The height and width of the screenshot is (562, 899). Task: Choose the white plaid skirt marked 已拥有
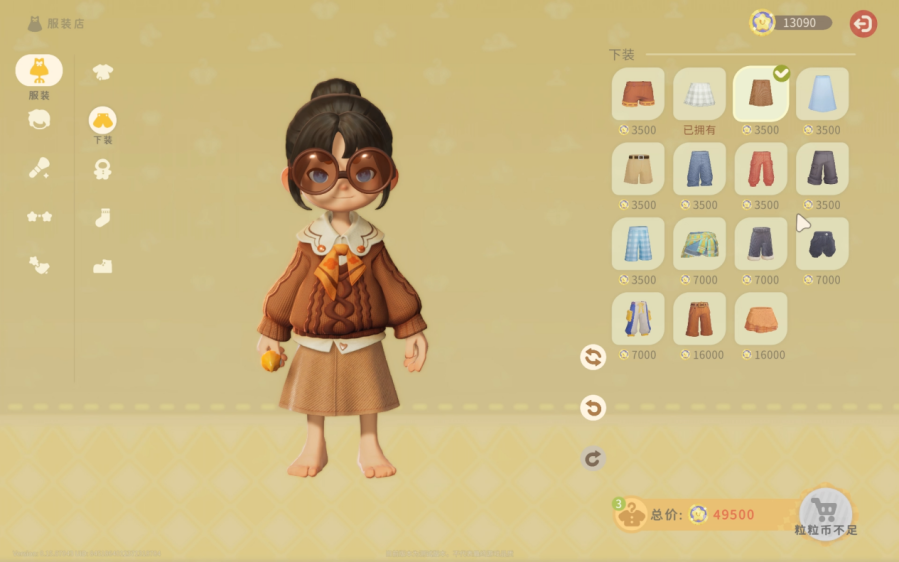click(x=699, y=94)
